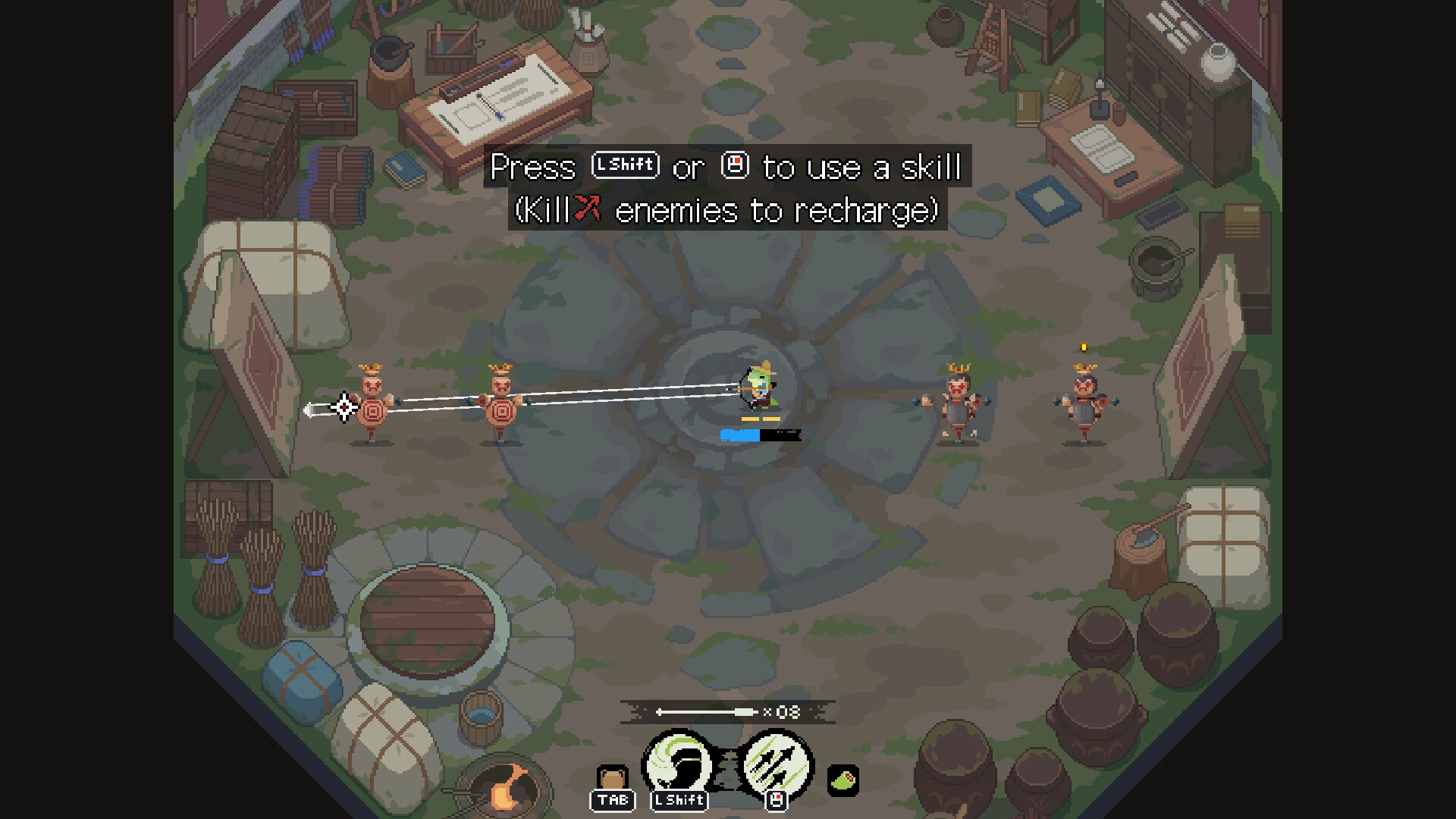Click the TAB key label under the bag
The image size is (1456, 819).
(x=613, y=801)
